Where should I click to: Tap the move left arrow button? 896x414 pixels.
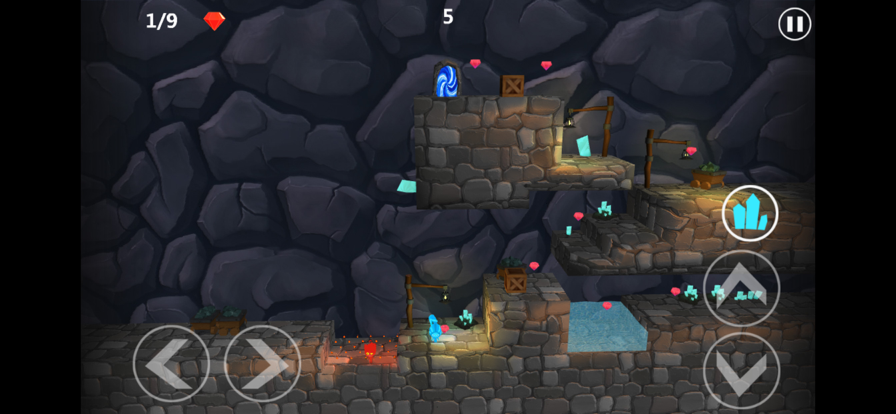tap(171, 363)
